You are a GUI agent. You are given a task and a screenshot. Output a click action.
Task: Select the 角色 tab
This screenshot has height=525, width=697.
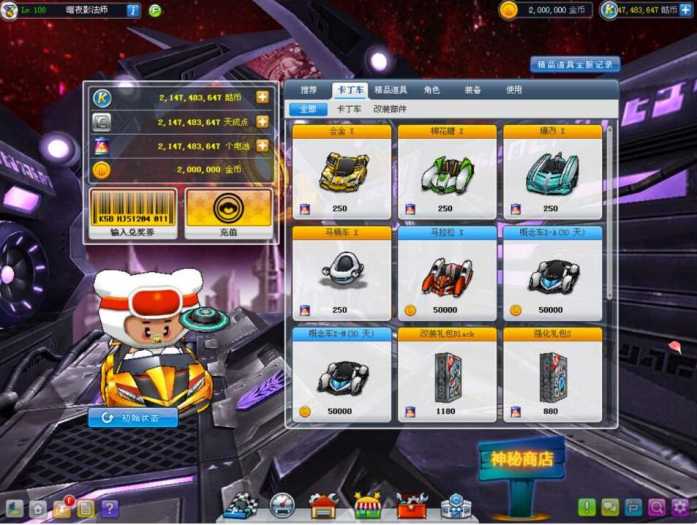(431, 89)
